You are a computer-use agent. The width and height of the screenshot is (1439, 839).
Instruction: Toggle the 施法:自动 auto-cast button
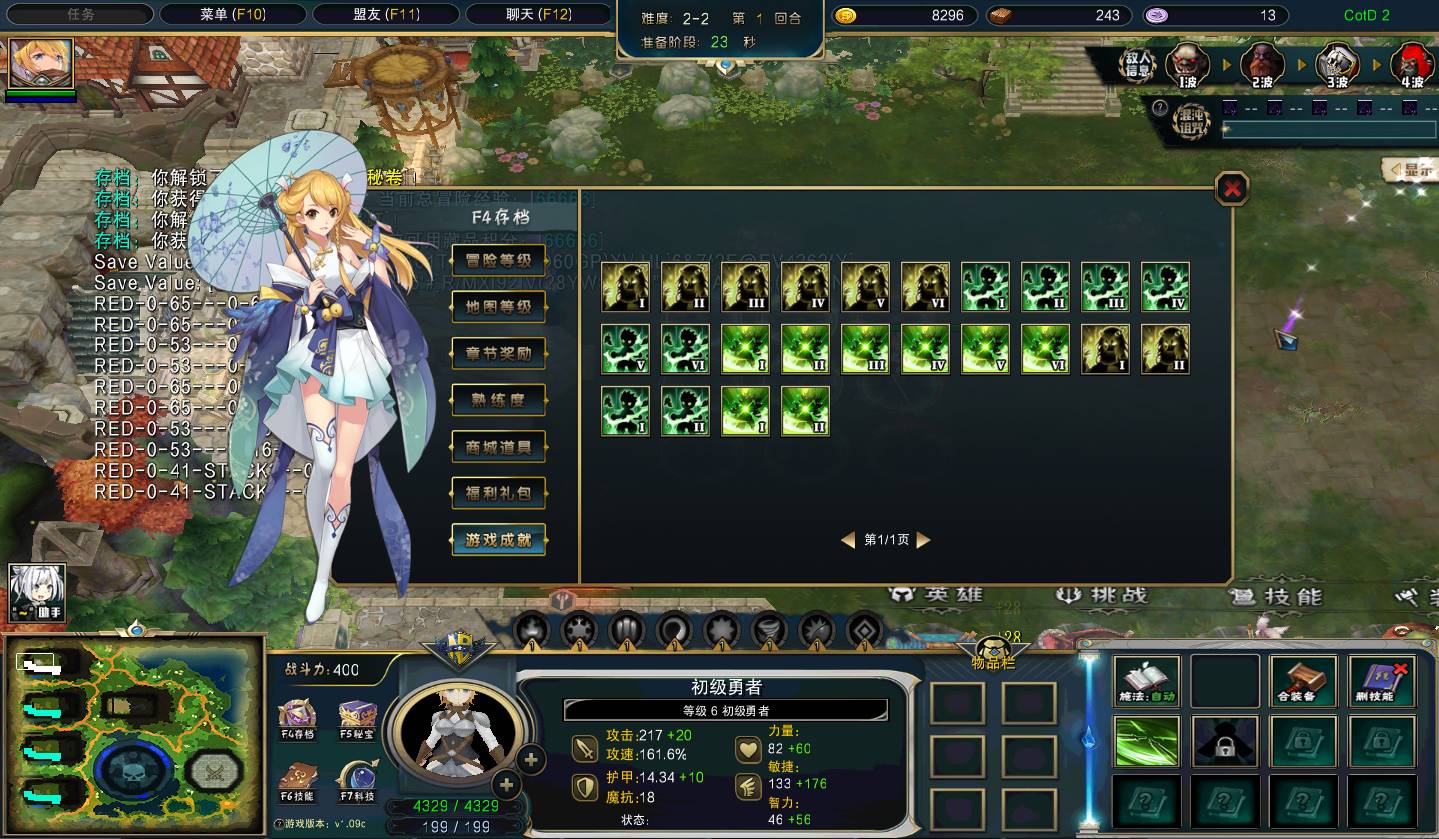click(1147, 681)
